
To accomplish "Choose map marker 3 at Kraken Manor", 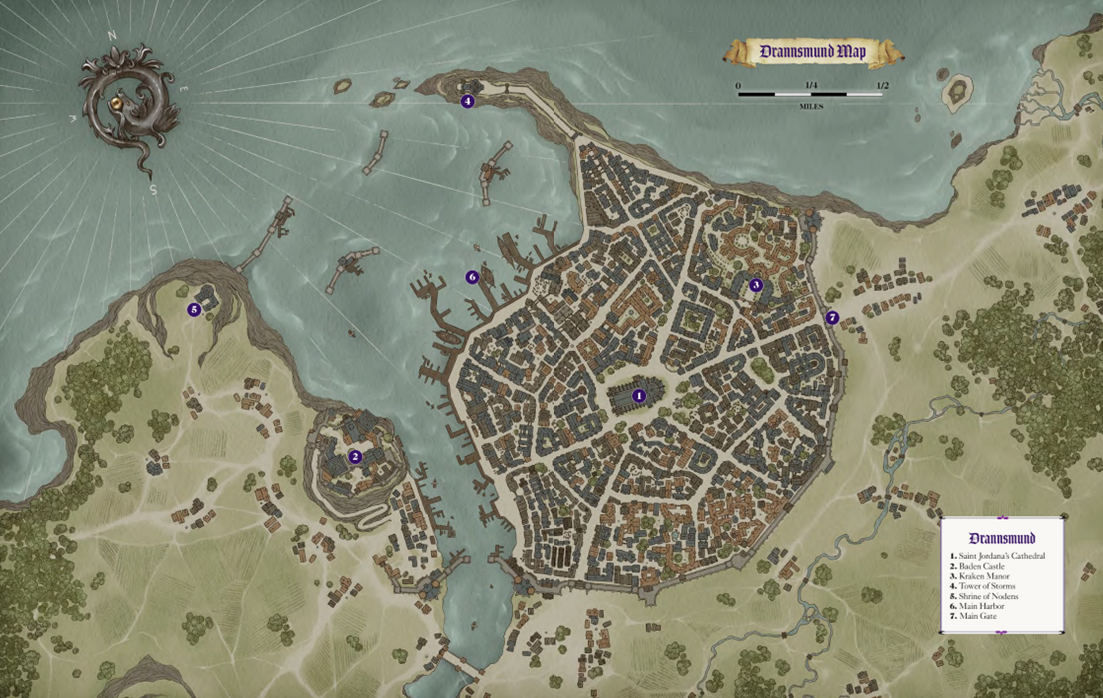I will tap(756, 285).
